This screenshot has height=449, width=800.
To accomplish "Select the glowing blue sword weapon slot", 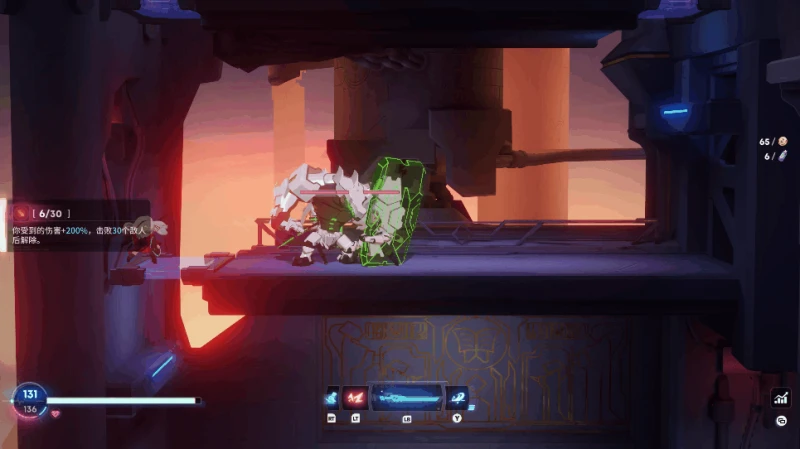I will point(406,397).
